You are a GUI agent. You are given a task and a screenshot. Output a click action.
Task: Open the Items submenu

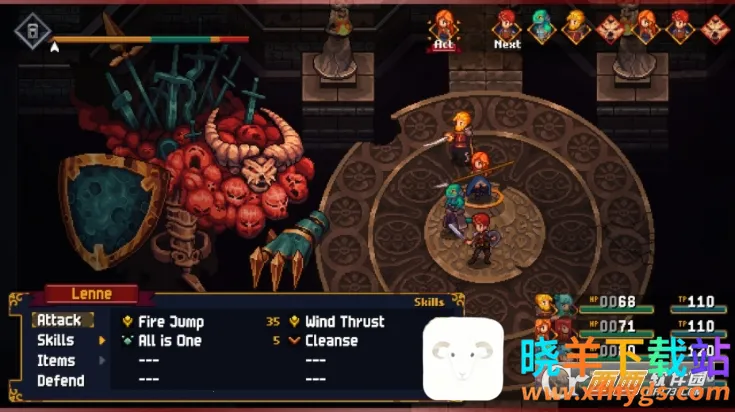click(x=56, y=361)
